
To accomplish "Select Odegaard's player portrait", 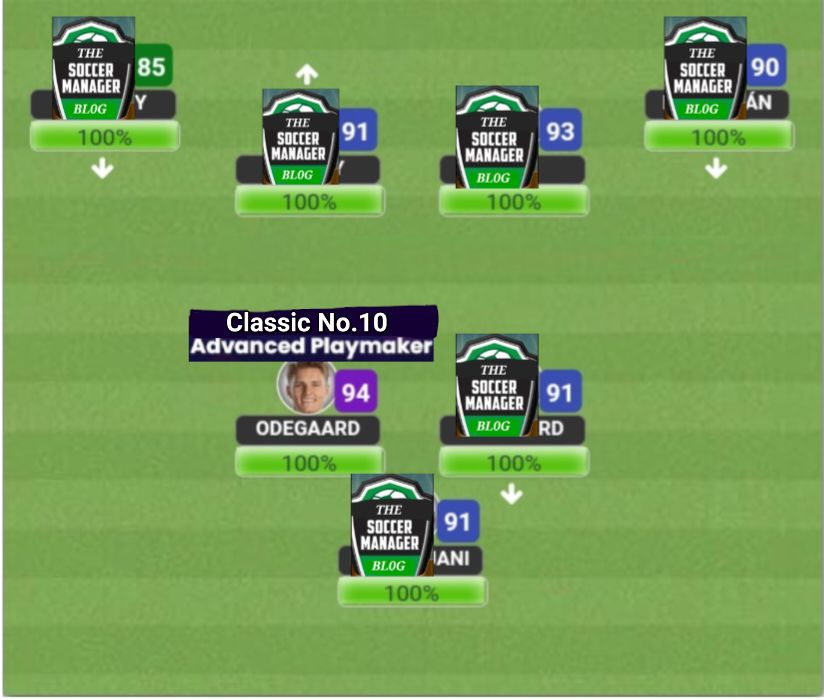I will (307, 387).
